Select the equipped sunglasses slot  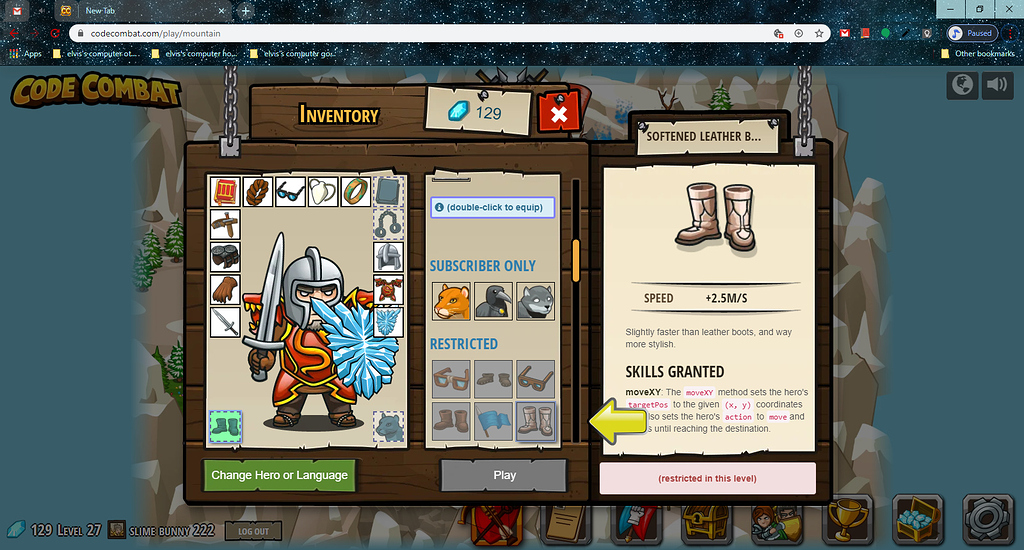[290, 192]
